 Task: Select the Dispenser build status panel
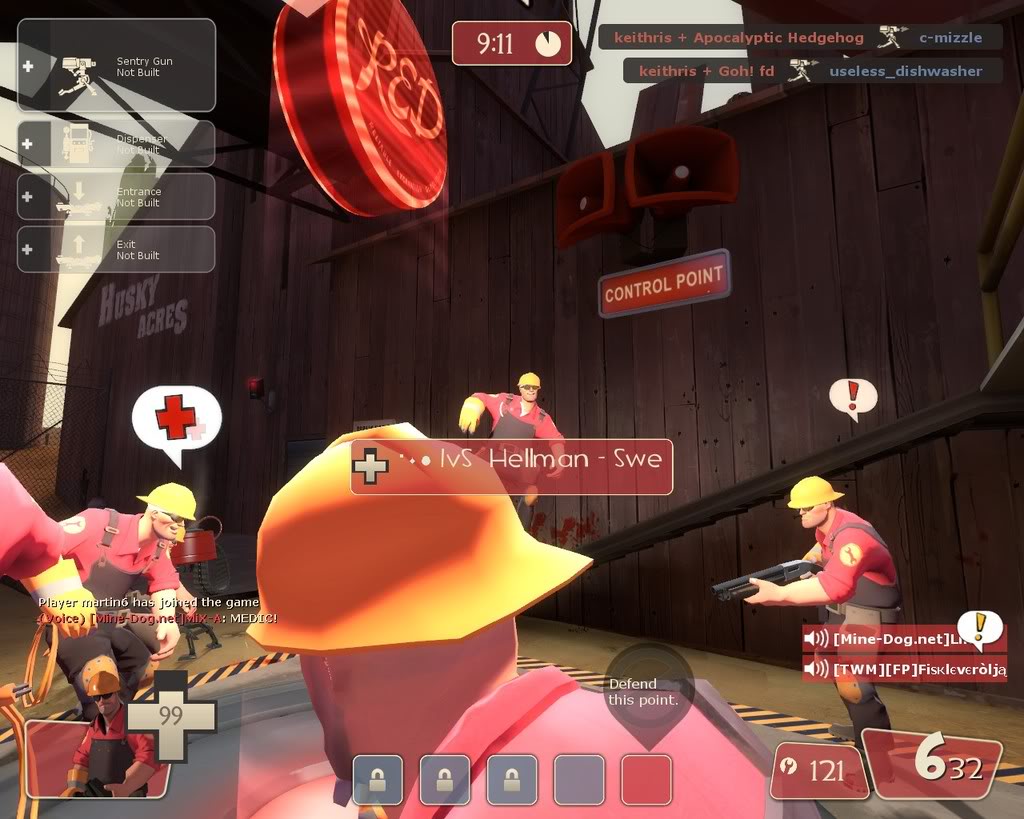116,144
